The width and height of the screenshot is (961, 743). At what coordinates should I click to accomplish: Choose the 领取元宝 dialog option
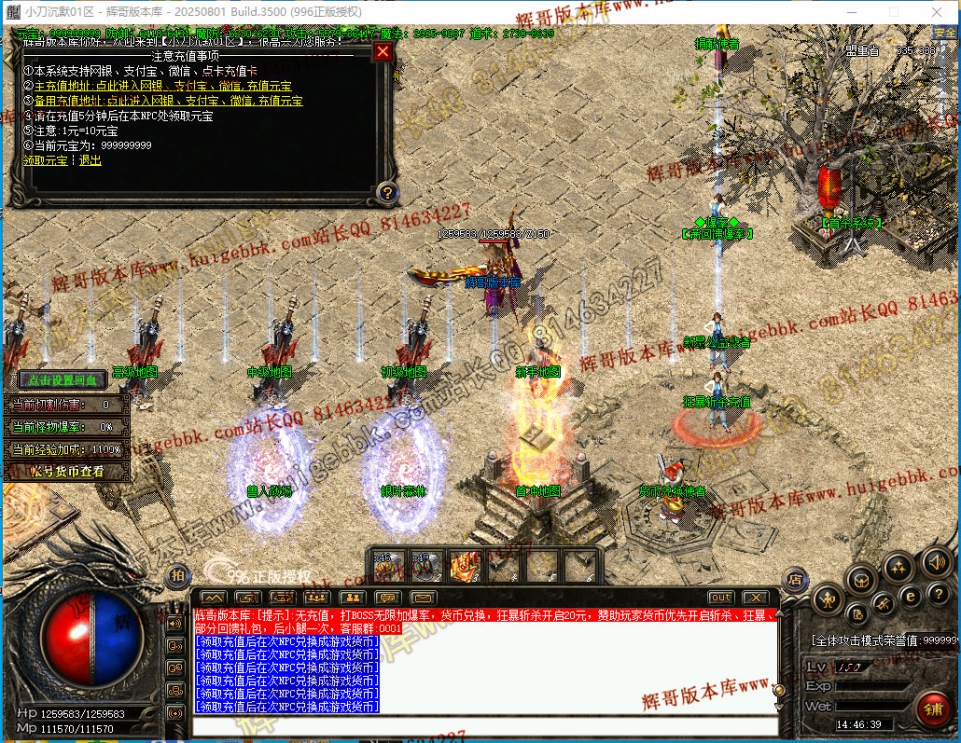46,159
